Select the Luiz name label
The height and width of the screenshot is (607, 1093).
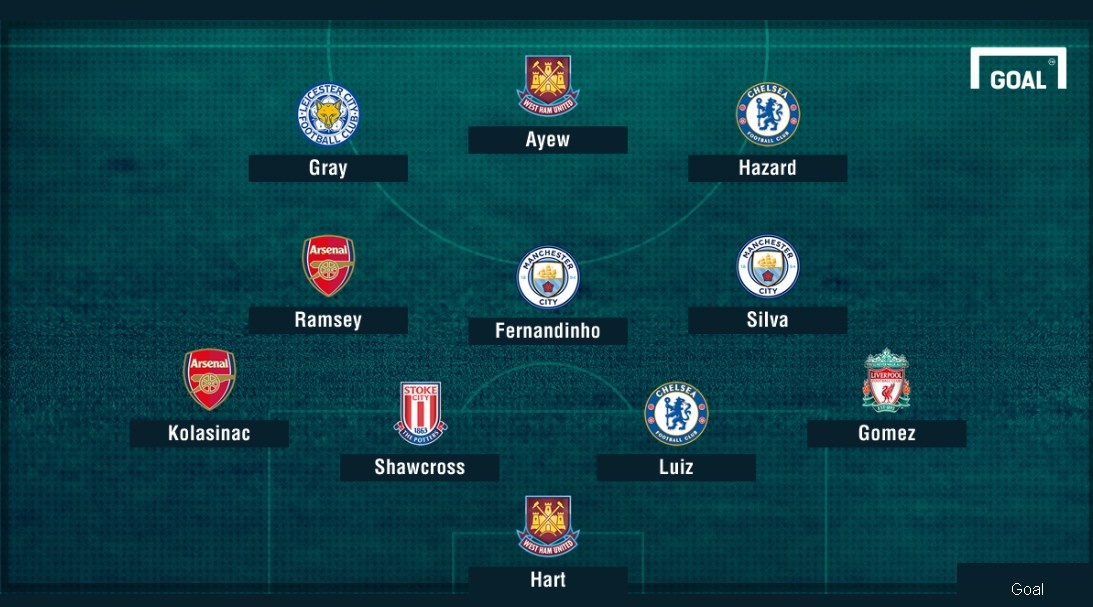pyautogui.click(x=676, y=467)
